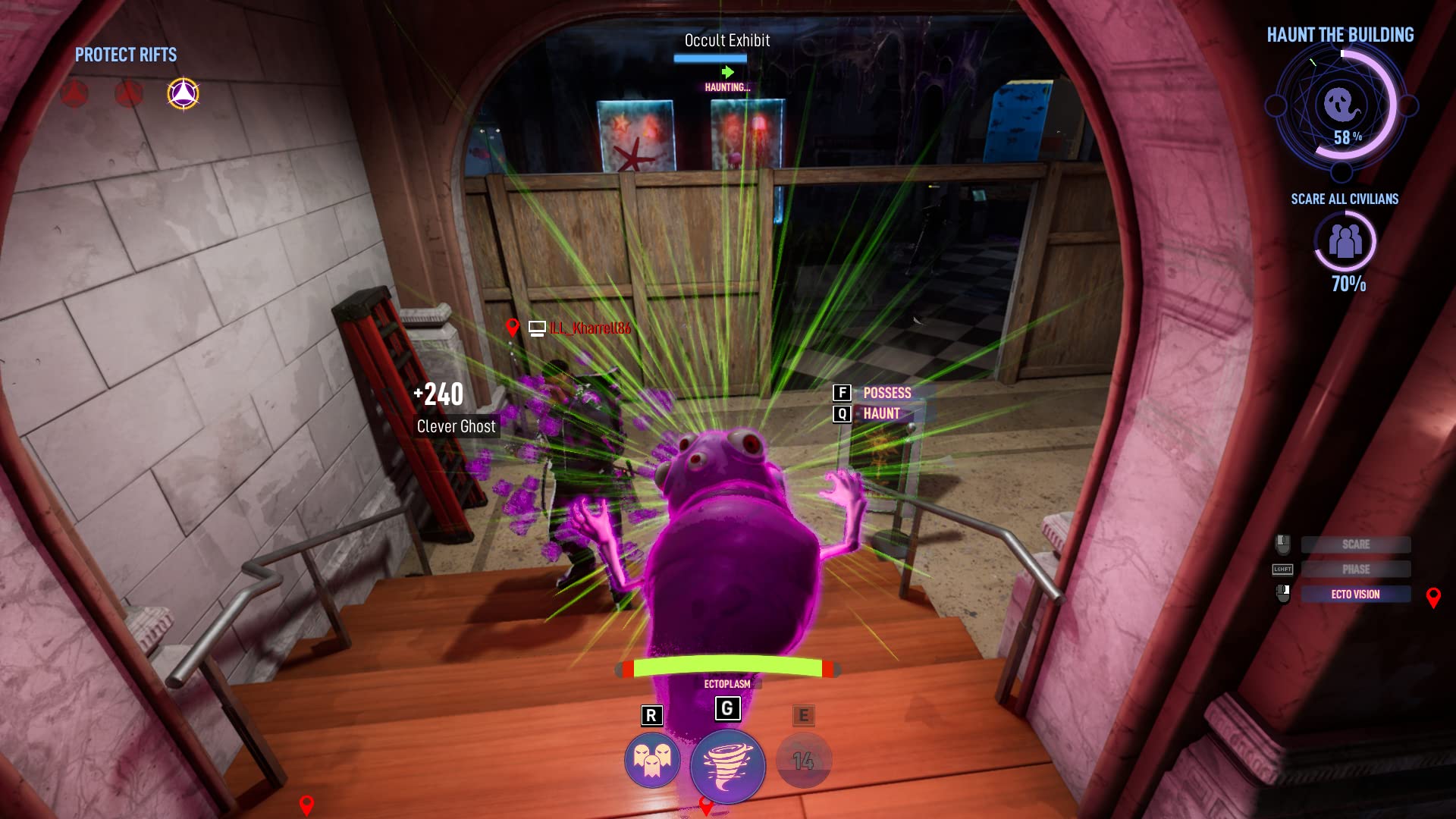The width and height of the screenshot is (1456, 819).
Task: Click the left red rift icon
Action: coord(74,94)
